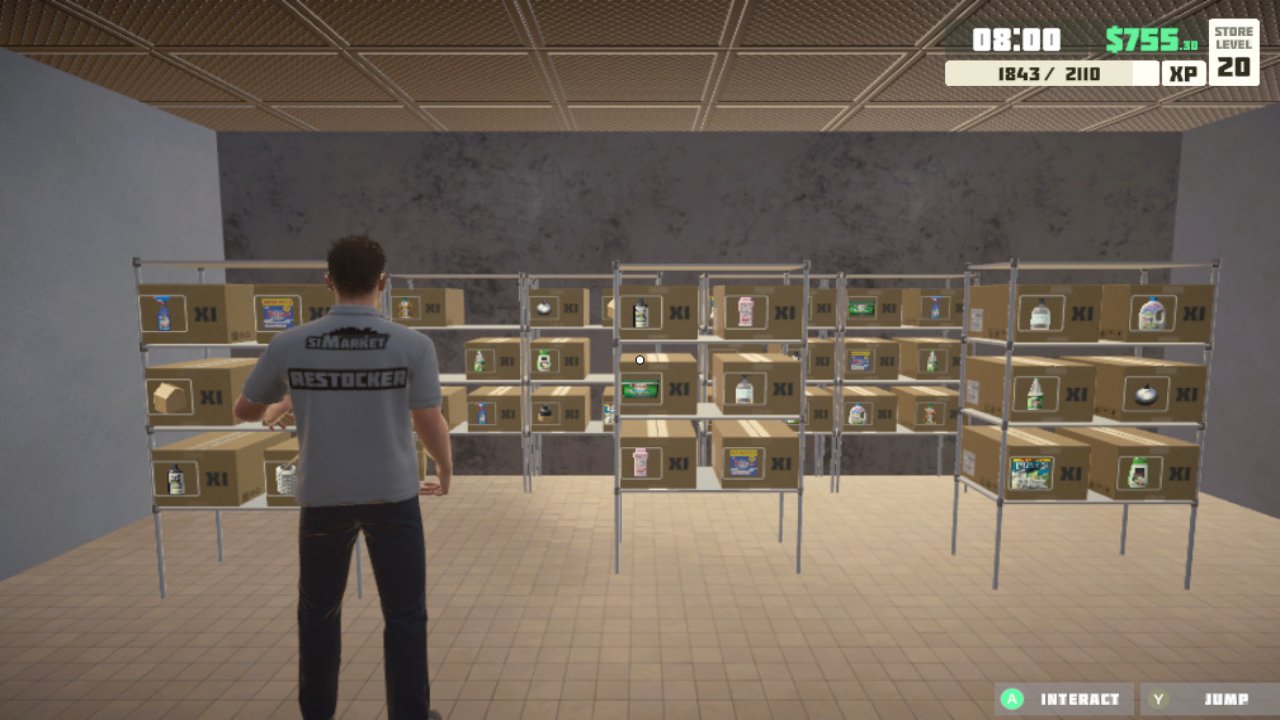Click the green detergent pack box label
The width and height of the screenshot is (1280, 720).
[x=640, y=388]
